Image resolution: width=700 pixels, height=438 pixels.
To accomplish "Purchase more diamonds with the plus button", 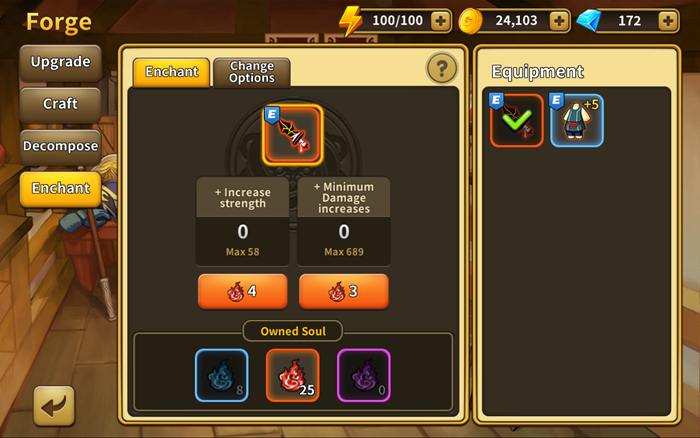I will (x=668, y=20).
